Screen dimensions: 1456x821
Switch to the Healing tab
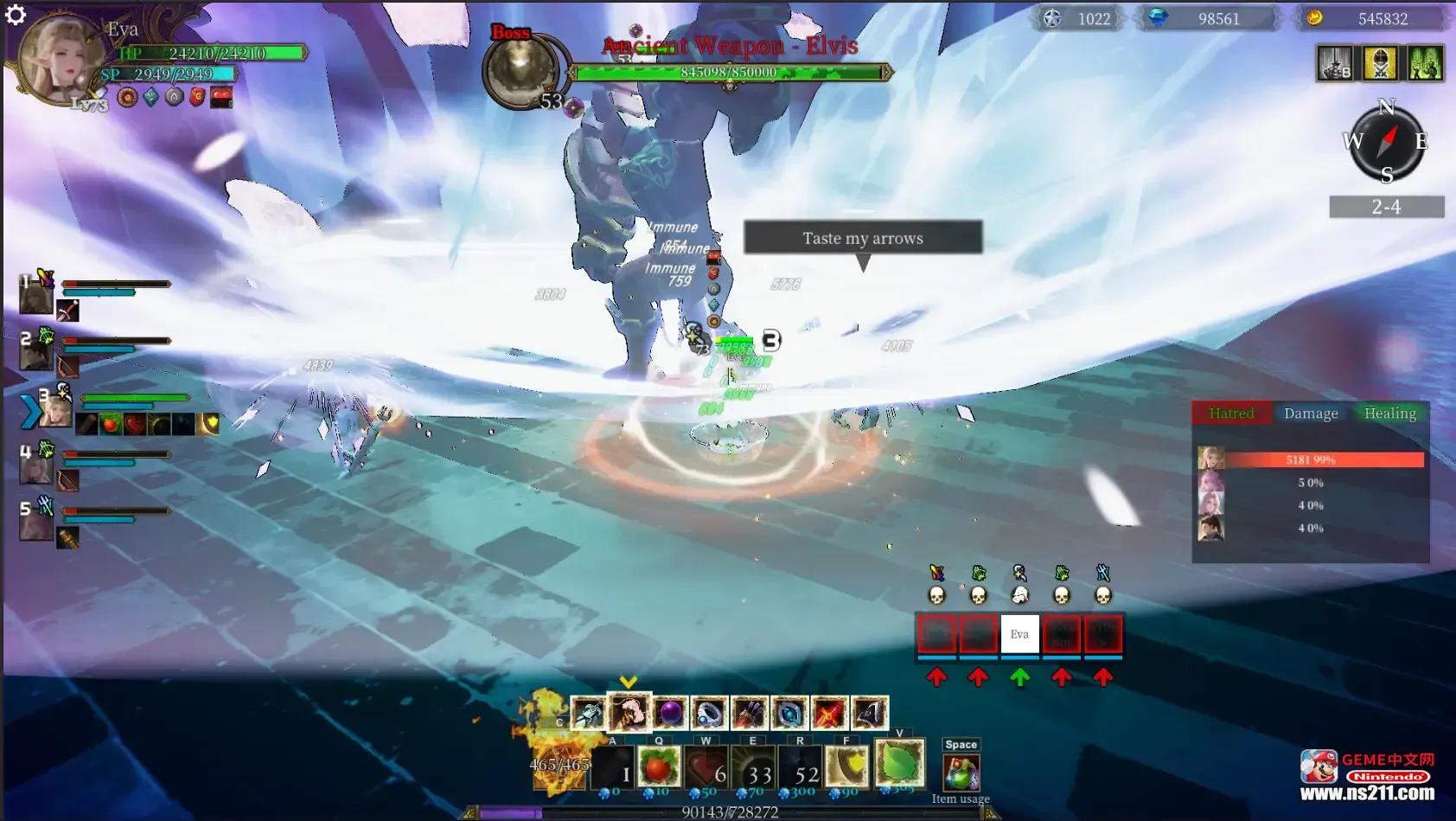tap(1389, 414)
